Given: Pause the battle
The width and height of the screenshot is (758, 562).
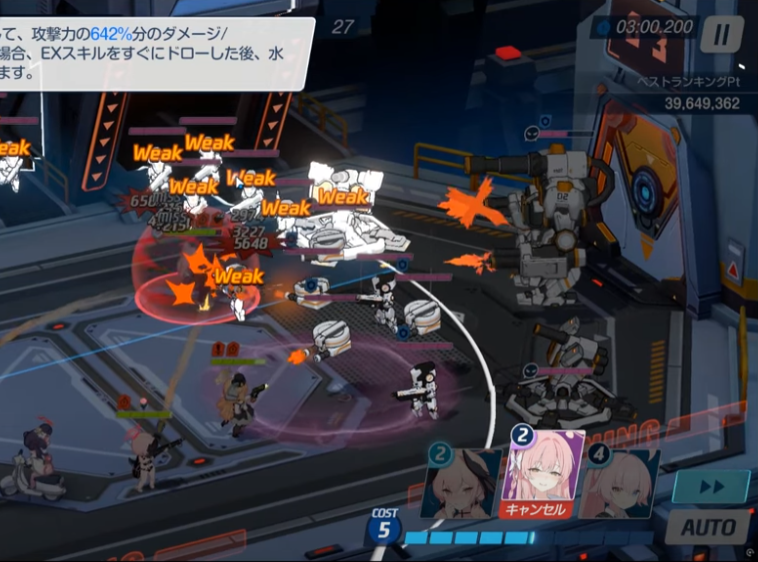Looking at the screenshot, I should 720,35.
